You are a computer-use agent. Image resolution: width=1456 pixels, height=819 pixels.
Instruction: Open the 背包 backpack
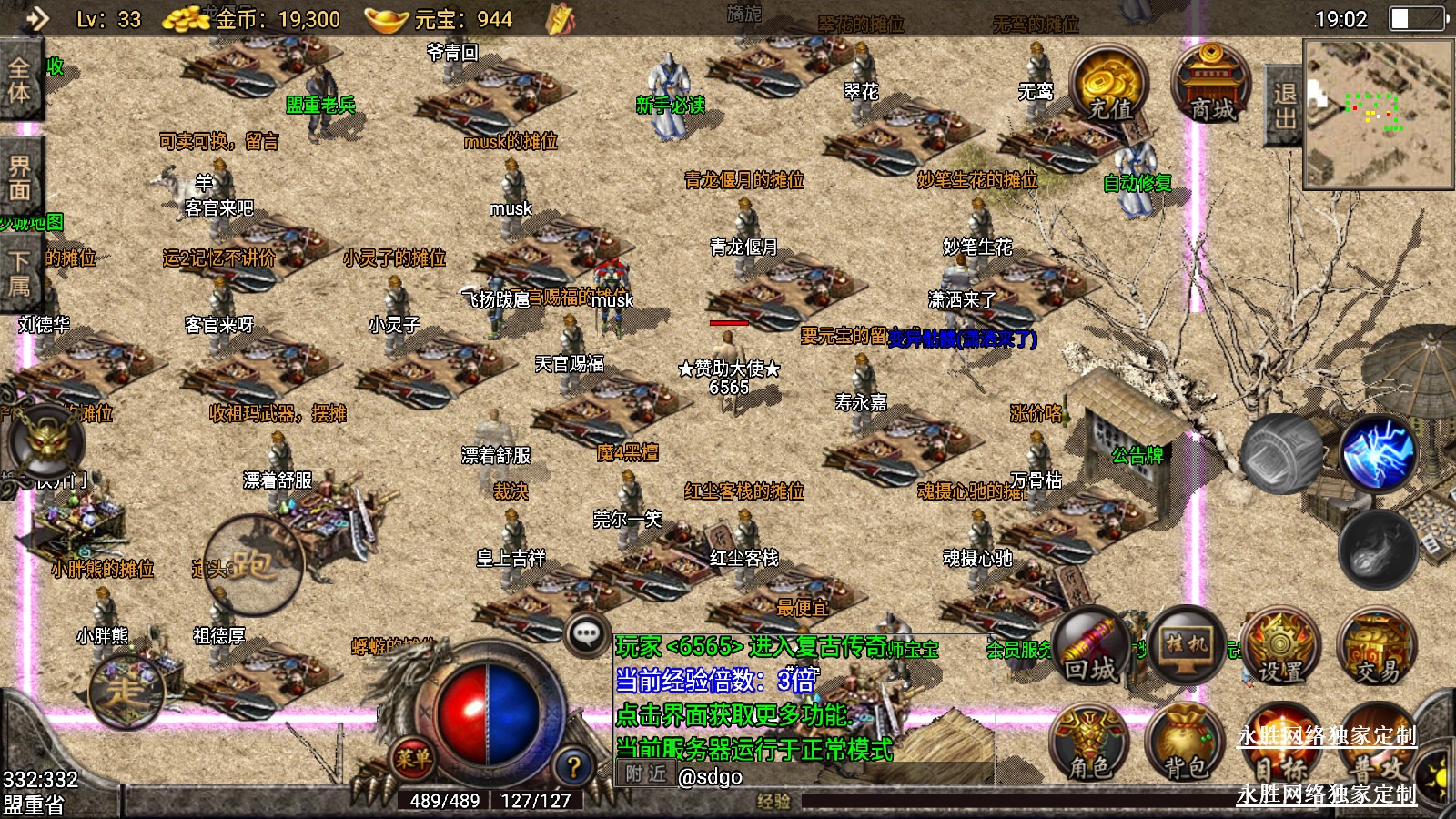point(1185,743)
